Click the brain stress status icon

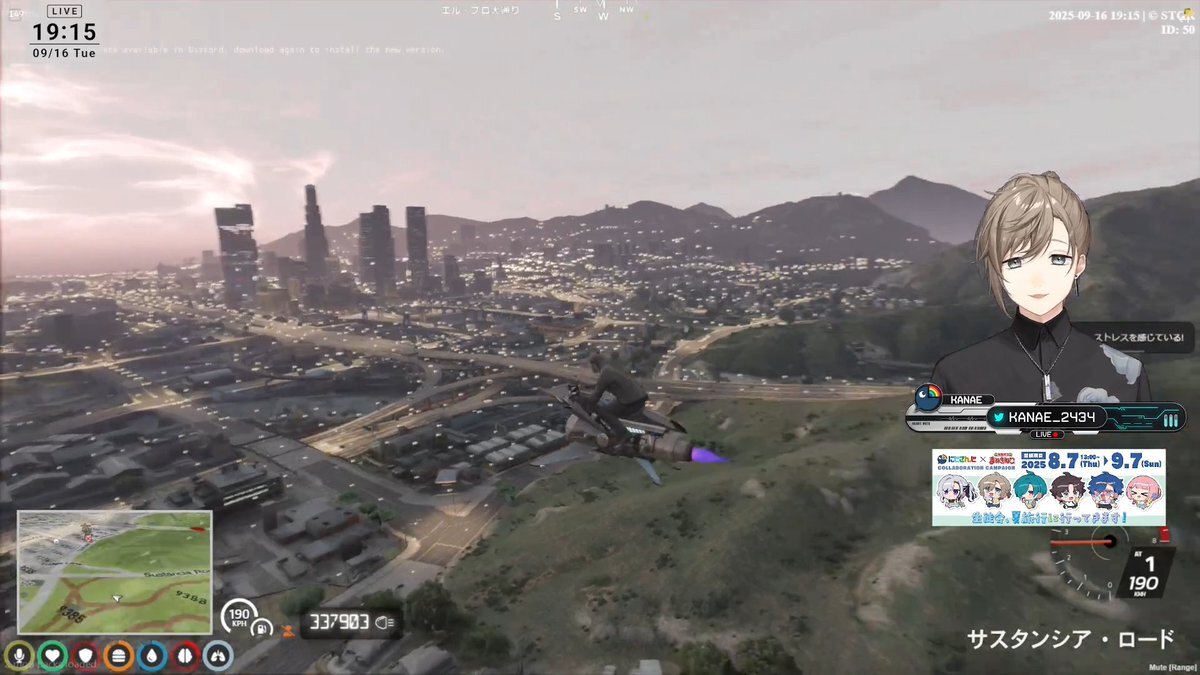point(185,656)
